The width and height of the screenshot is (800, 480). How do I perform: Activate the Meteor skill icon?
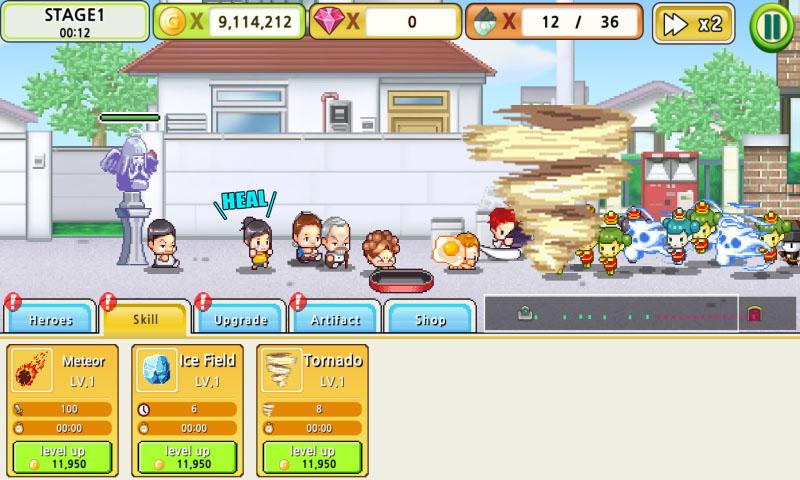[33, 370]
